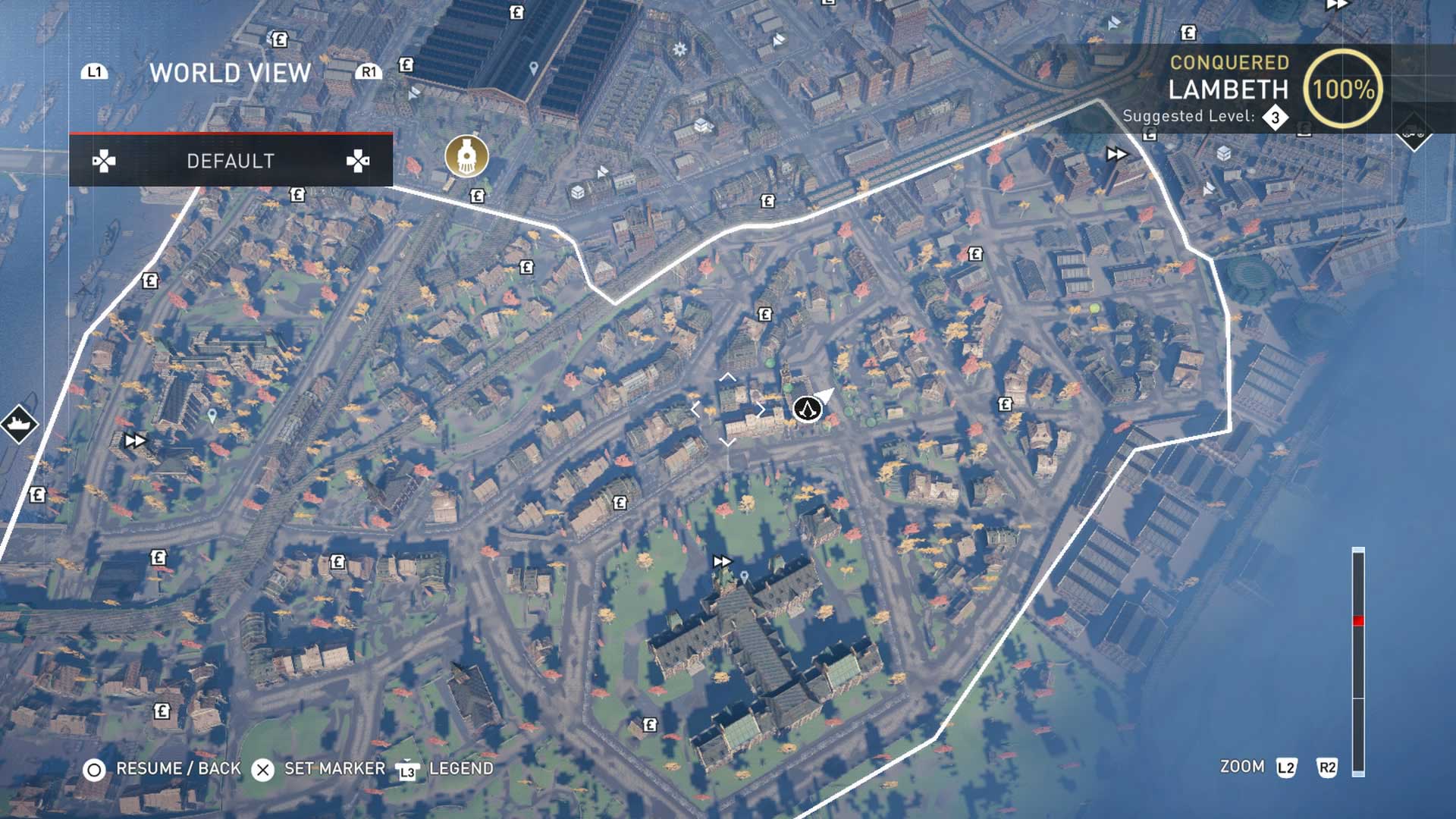
Task: Click the right chevron beside the map cursor
Action: pyautogui.click(x=761, y=410)
